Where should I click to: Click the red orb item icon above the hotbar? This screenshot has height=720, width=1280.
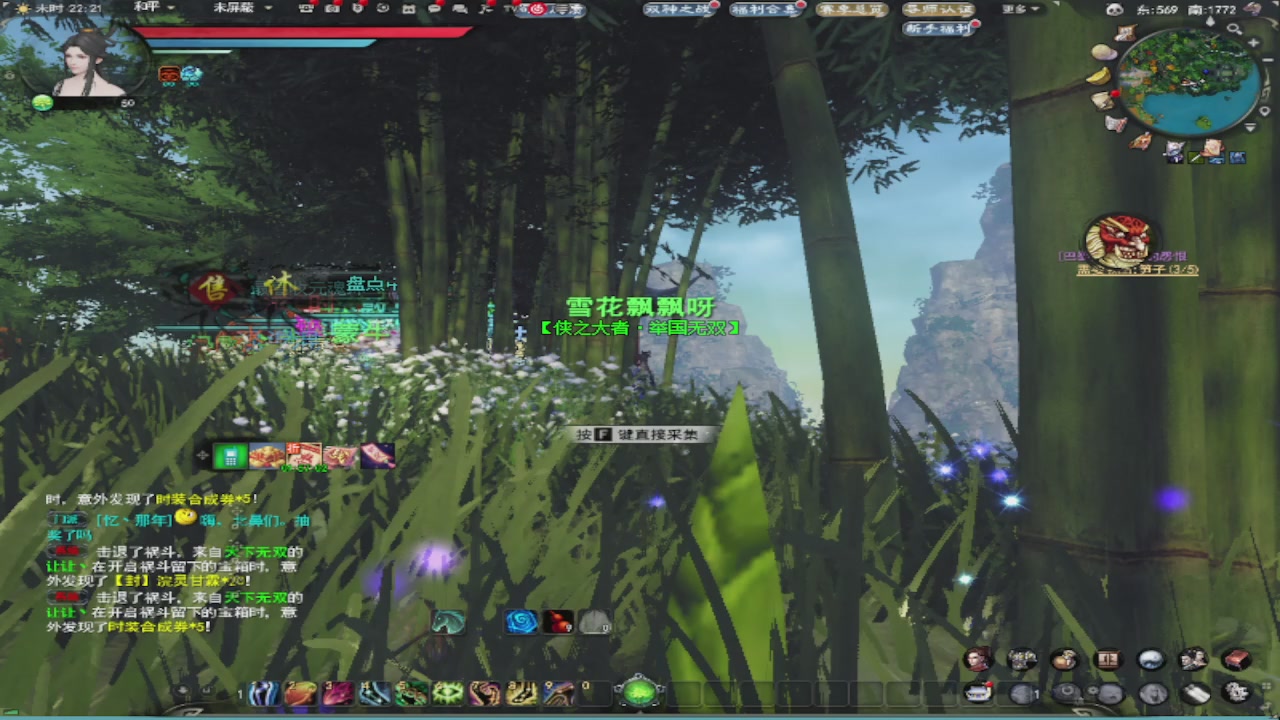tap(558, 622)
